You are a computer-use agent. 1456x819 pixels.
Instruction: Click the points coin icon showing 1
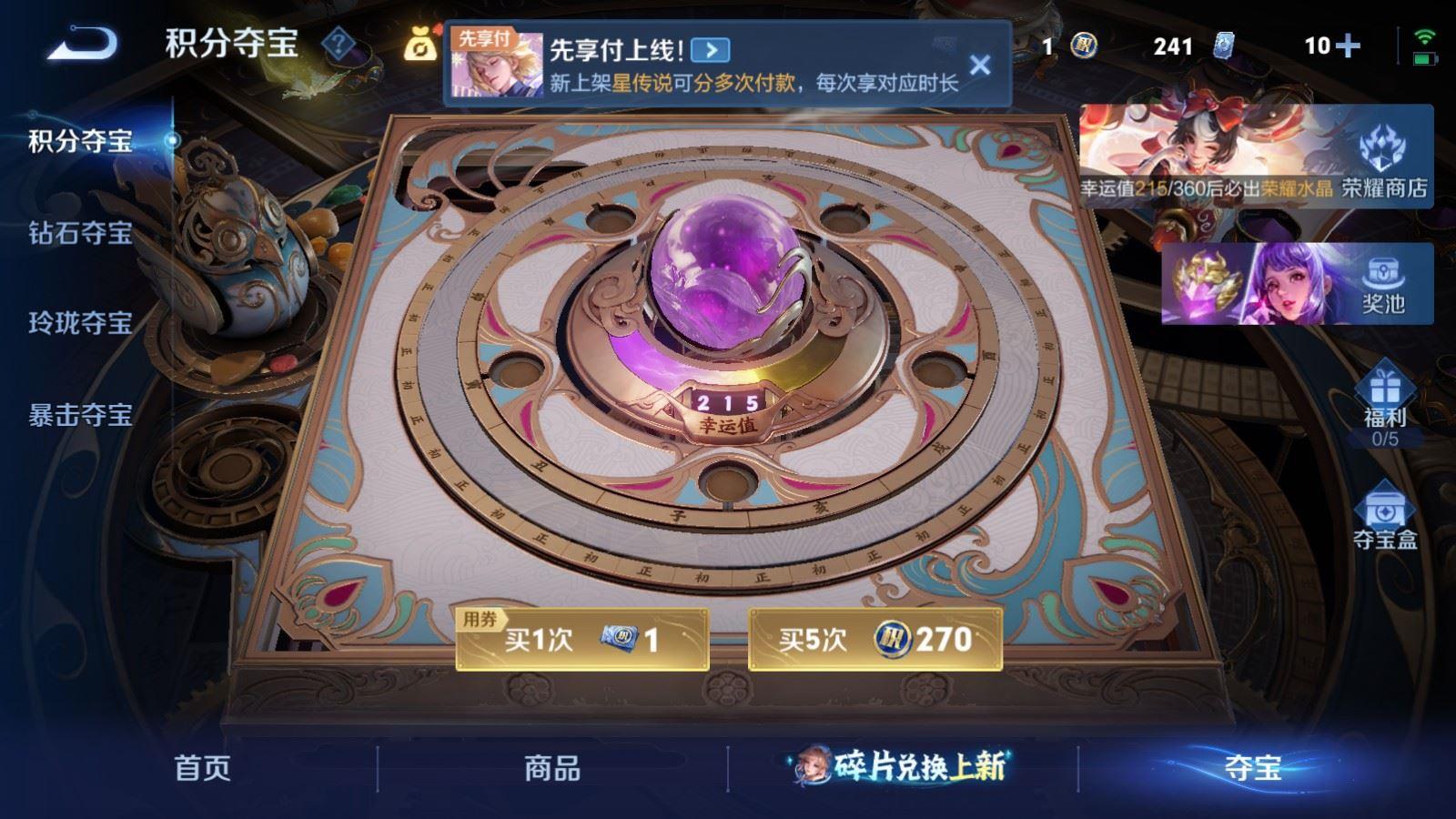1083,43
